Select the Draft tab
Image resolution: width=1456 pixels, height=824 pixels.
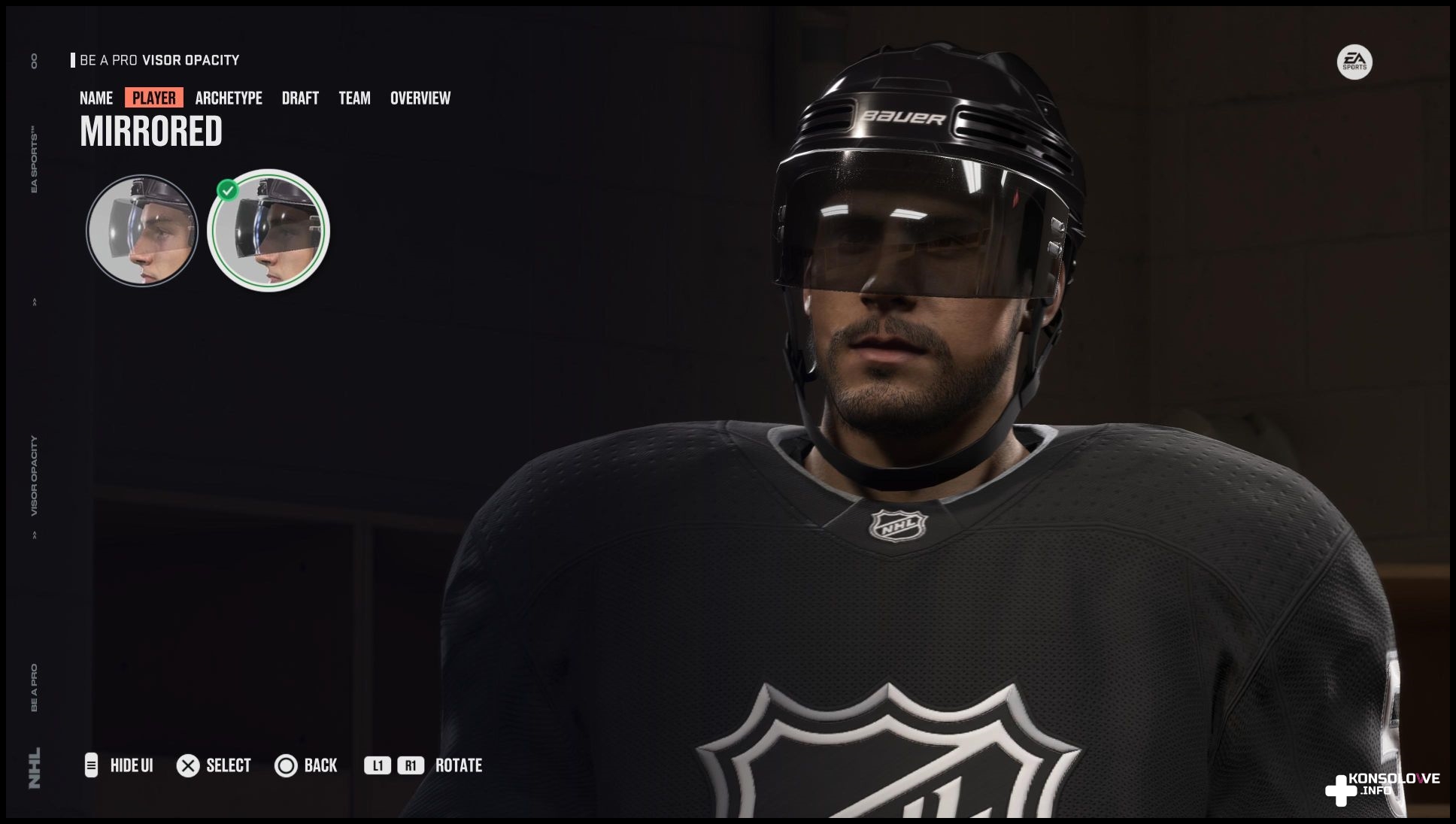(x=300, y=98)
